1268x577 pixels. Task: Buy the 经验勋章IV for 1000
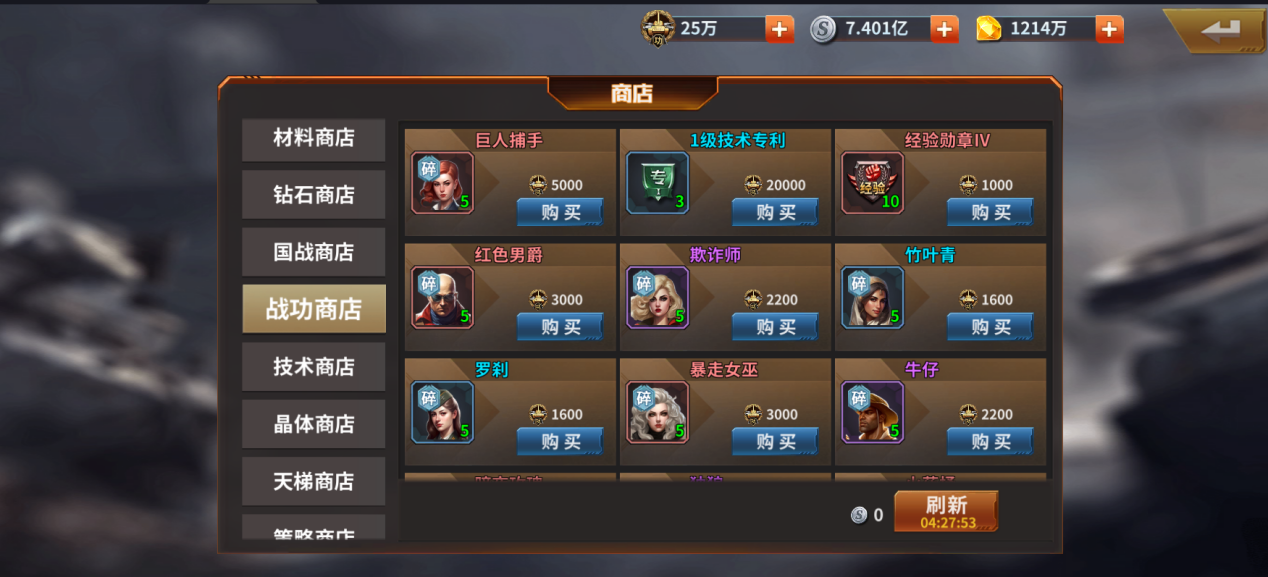click(x=989, y=212)
